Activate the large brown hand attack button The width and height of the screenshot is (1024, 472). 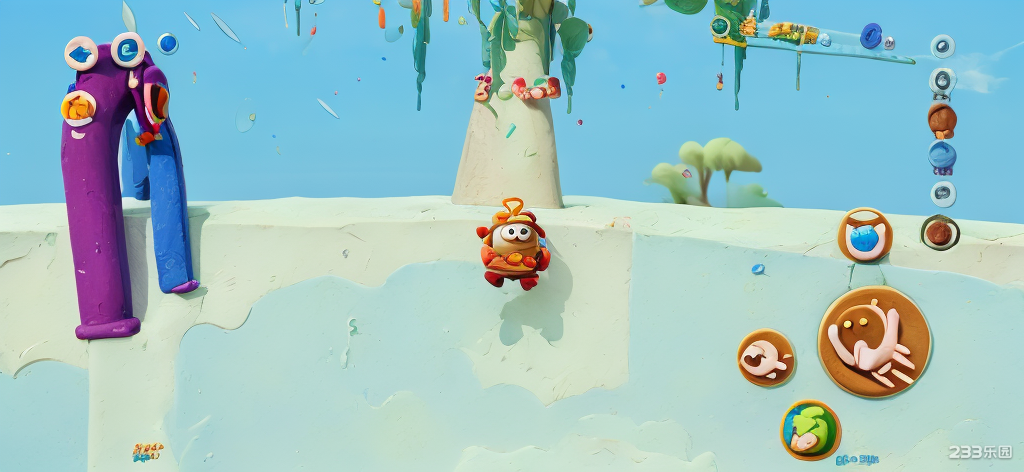click(874, 341)
